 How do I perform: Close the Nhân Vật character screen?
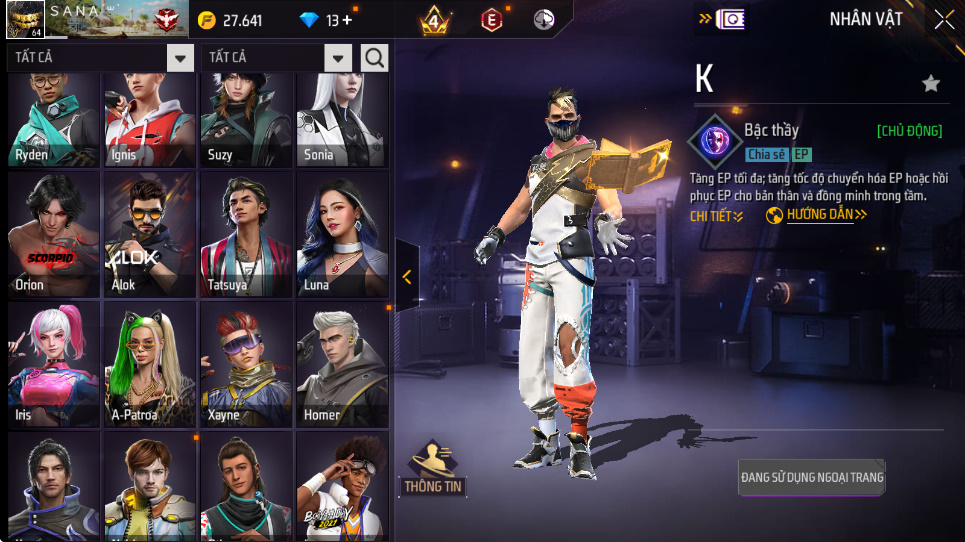(944, 19)
